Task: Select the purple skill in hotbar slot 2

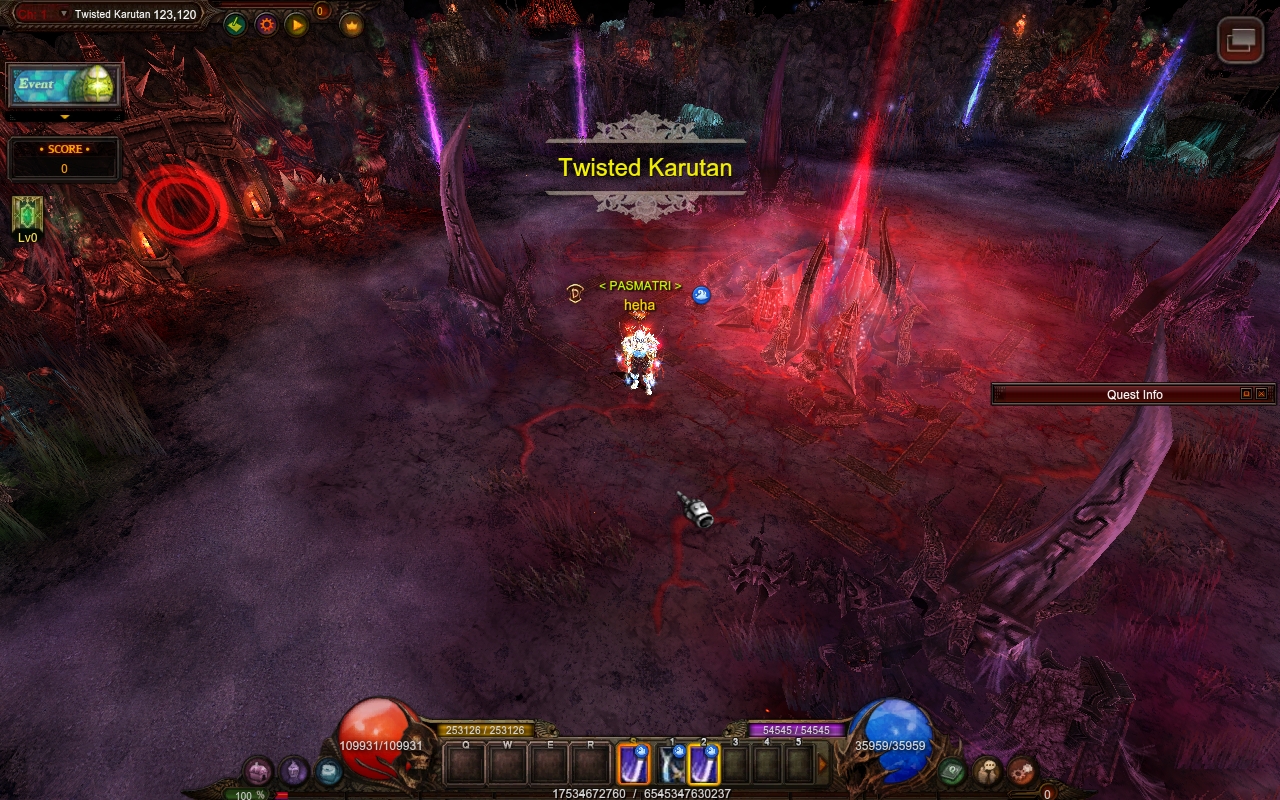Action: point(704,765)
